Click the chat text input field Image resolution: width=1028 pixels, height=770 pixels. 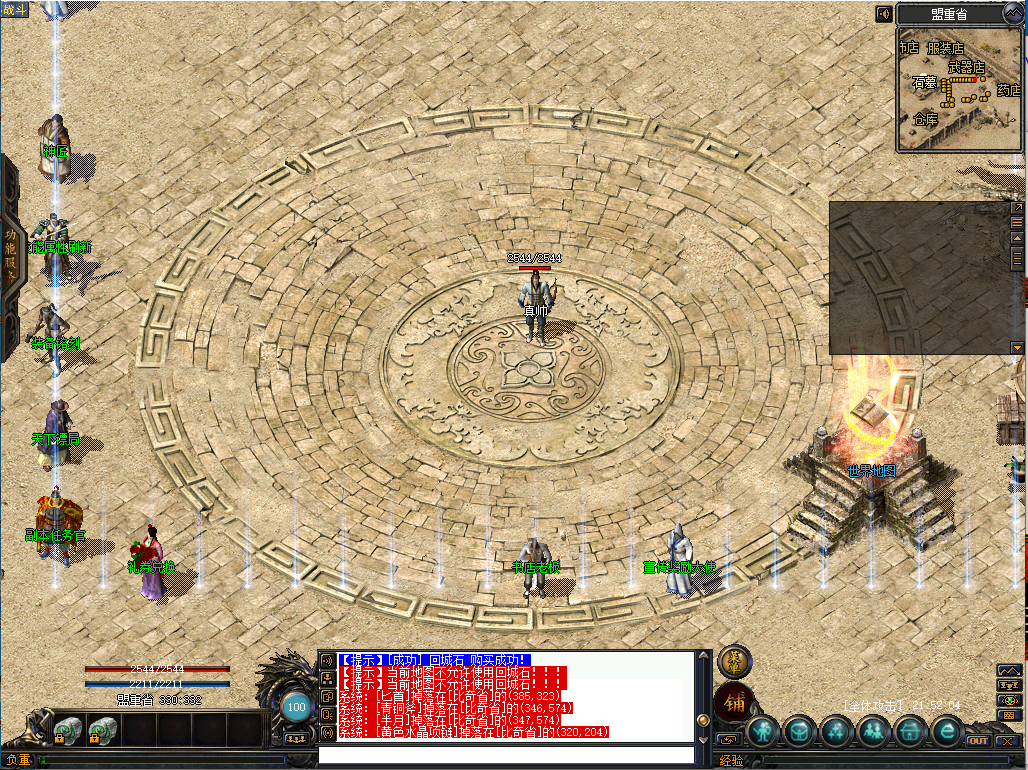tap(505, 755)
